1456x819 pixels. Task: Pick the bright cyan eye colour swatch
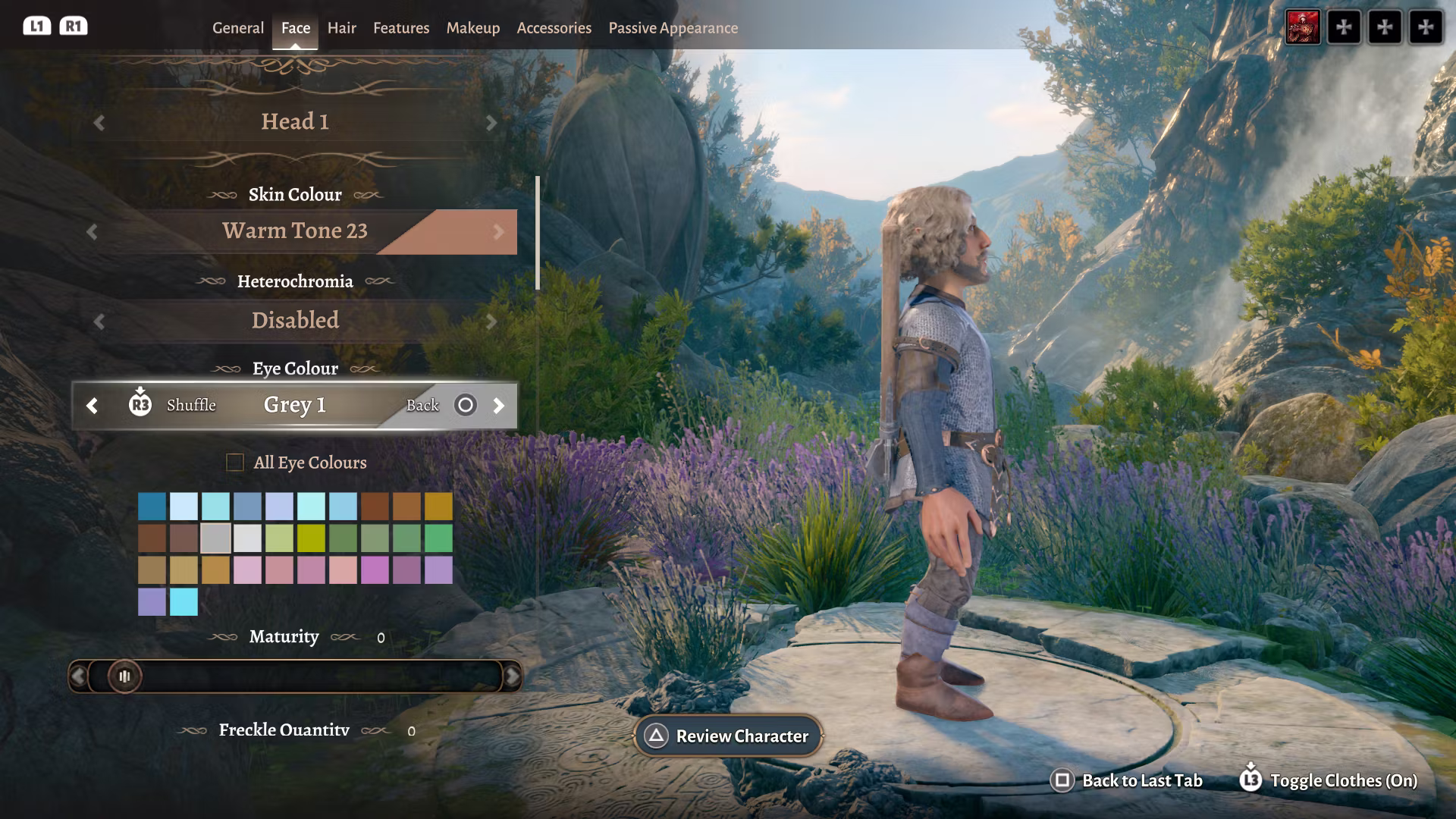[x=184, y=602]
